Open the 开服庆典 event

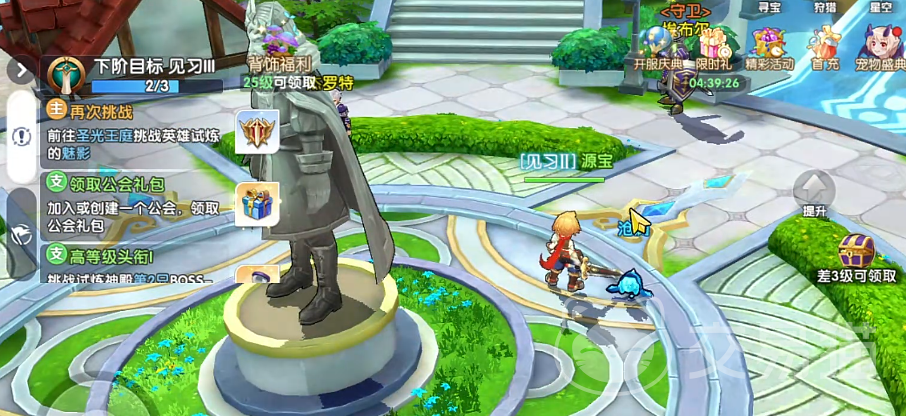pyautogui.click(x=657, y=49)
